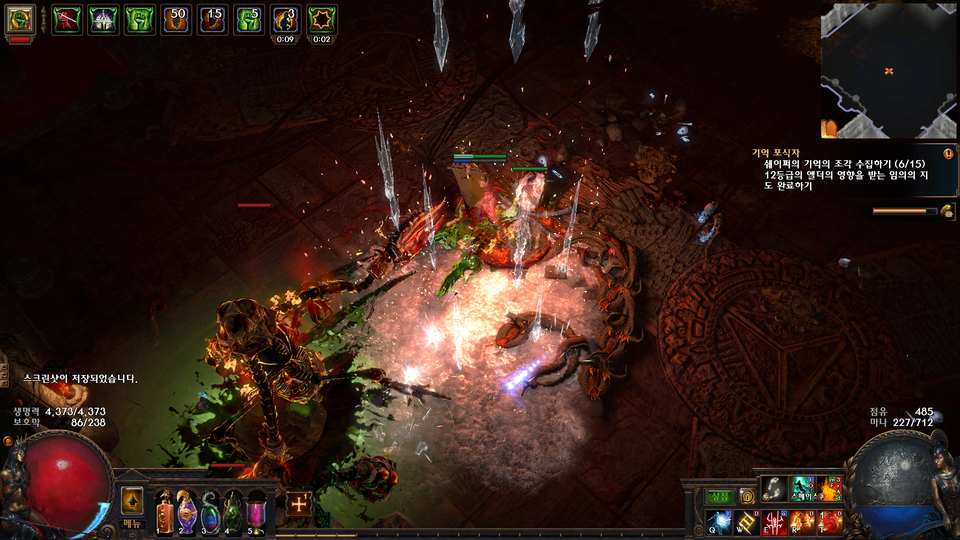Screen dimensions: 960x540
Task: Activate the fiery figure R skill
Action: point(803,521)
